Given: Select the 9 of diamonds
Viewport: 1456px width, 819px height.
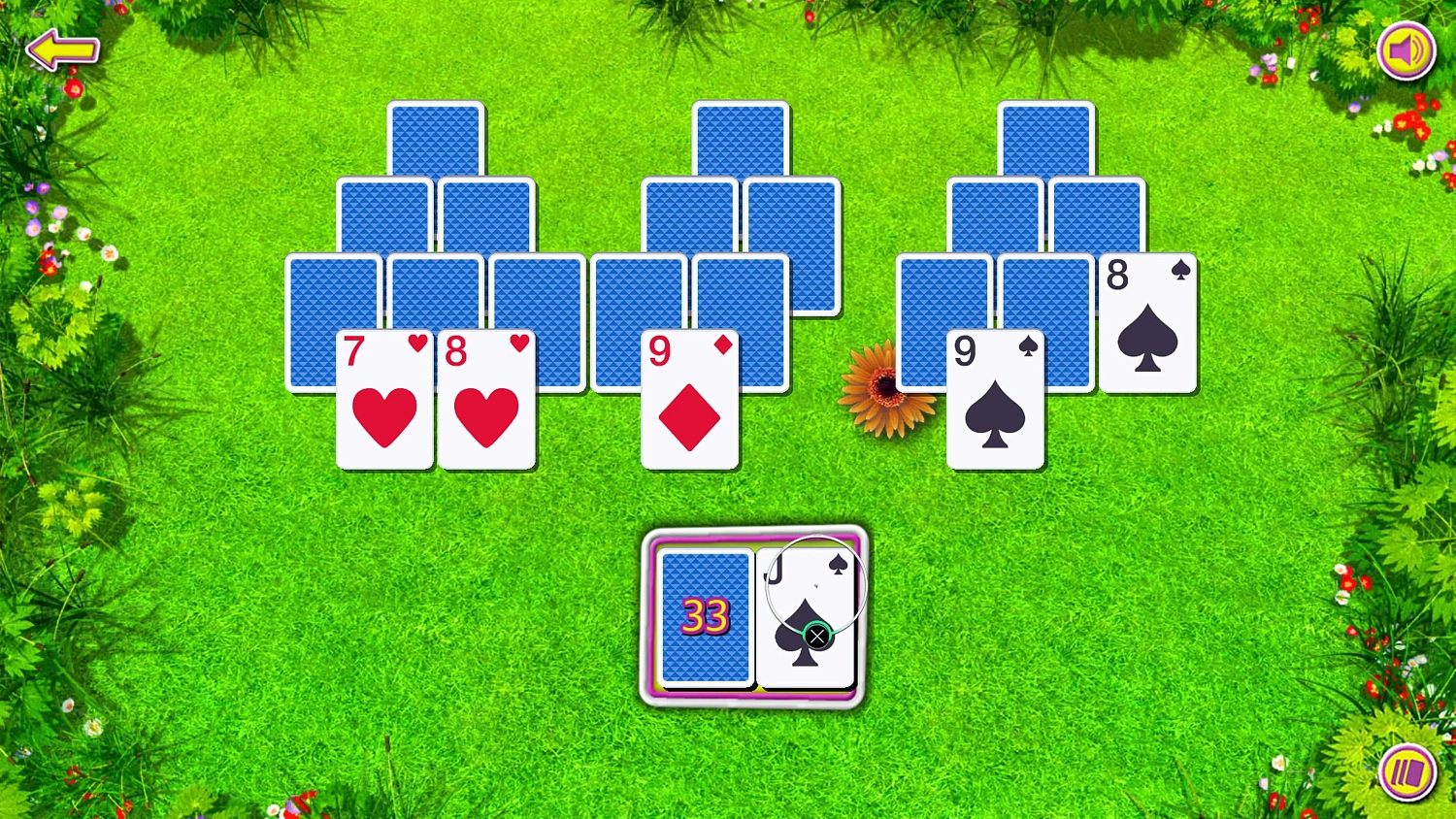Looking at the screenshot, I should click(x=689, y=401).
